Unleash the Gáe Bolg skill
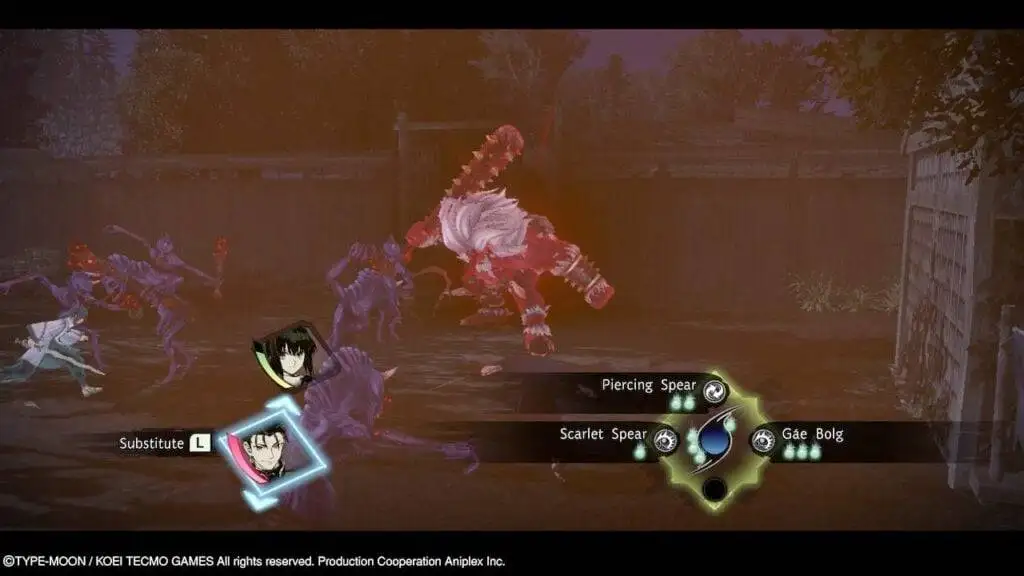1024x576 pixels. pyautogui.click(x=763, y=438)
